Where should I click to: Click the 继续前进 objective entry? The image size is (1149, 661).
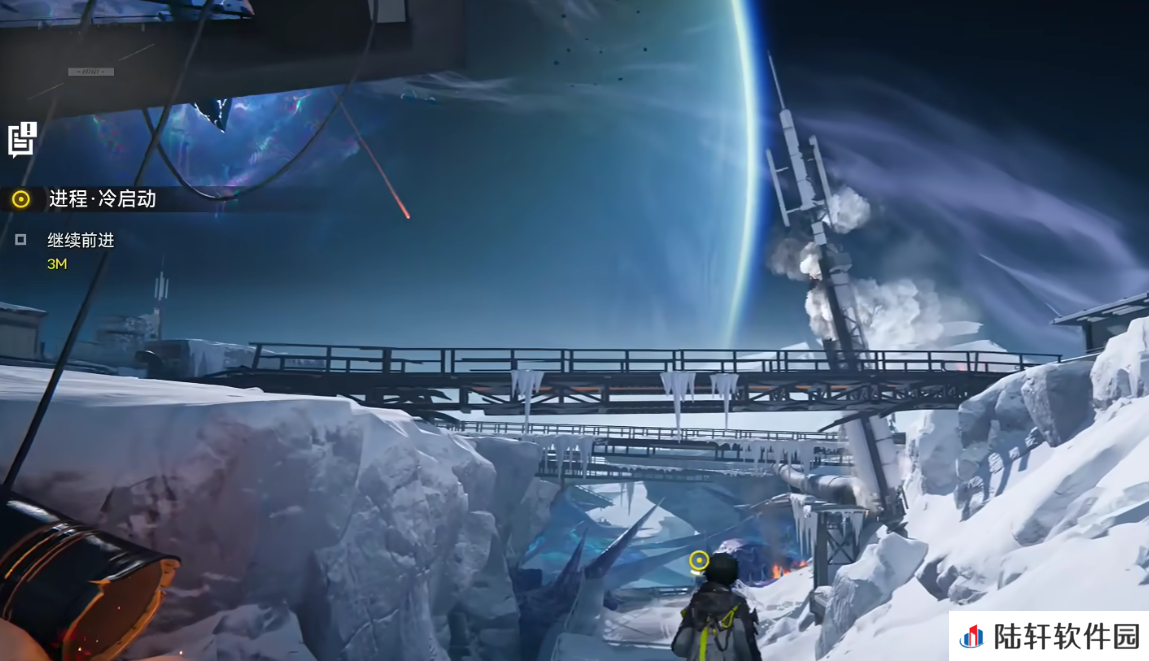(80, 240)
